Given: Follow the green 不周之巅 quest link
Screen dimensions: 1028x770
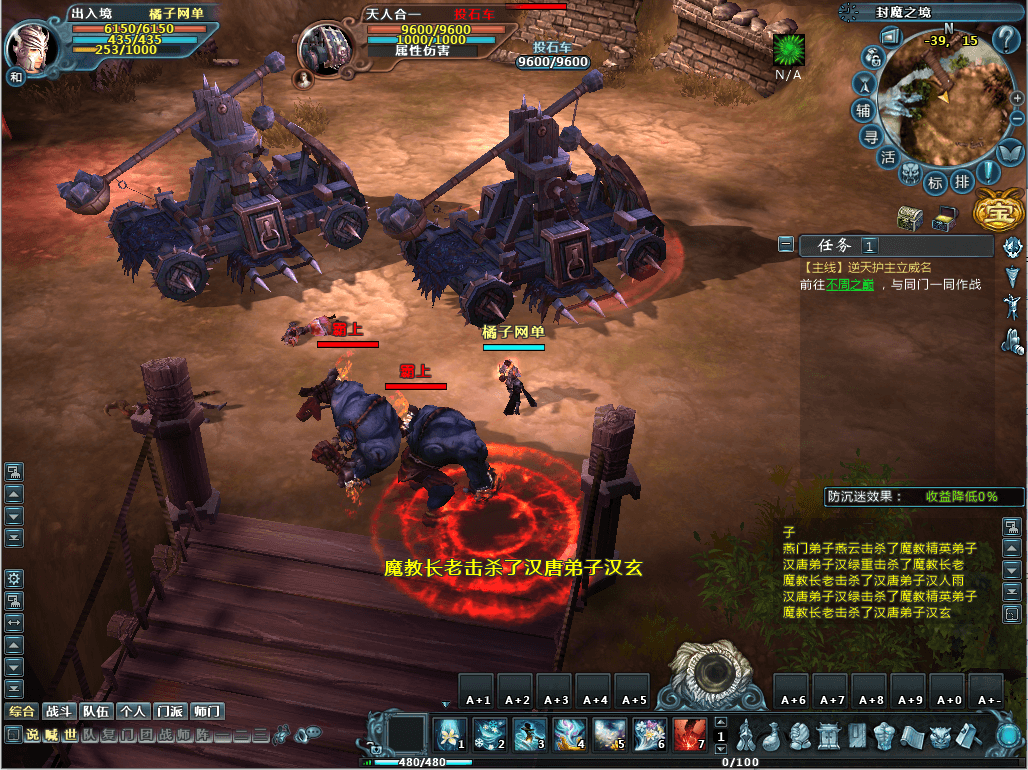Looking at the screenshot, I should pyautogui.click(x=850, y=284).
